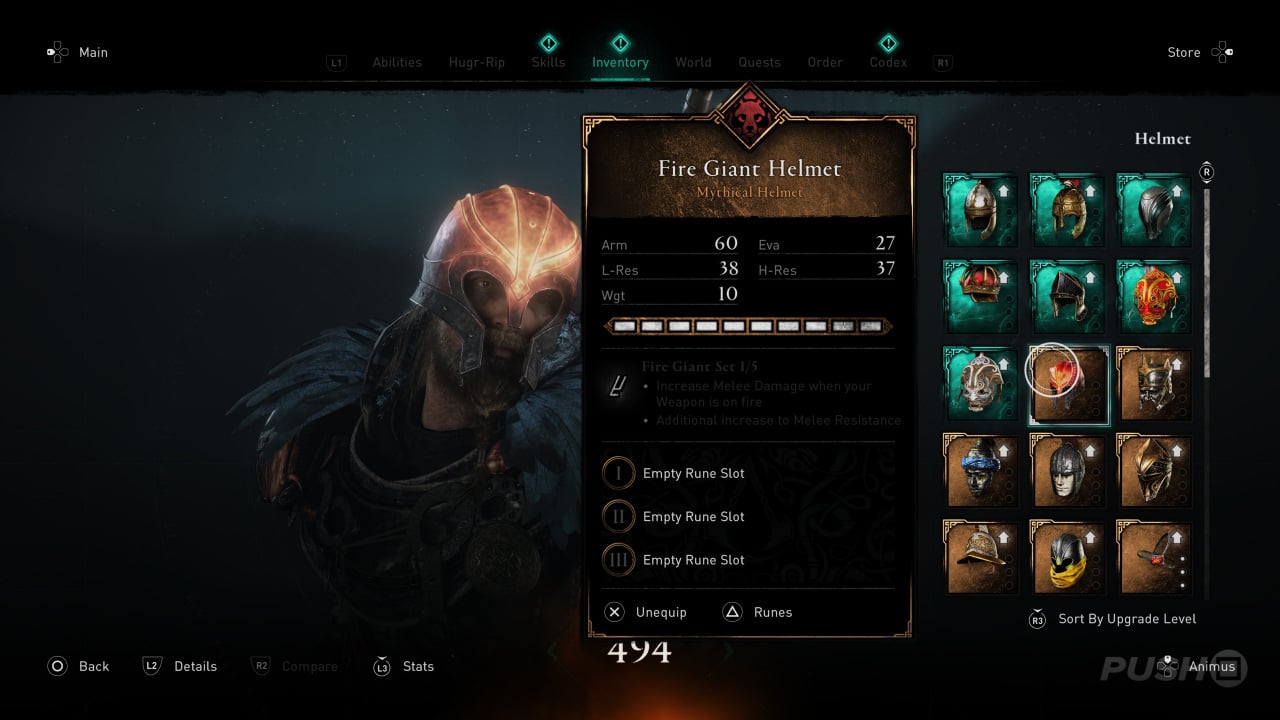Select the first Empty Rune Slot
1280x720 pixels.
point(693,473)
